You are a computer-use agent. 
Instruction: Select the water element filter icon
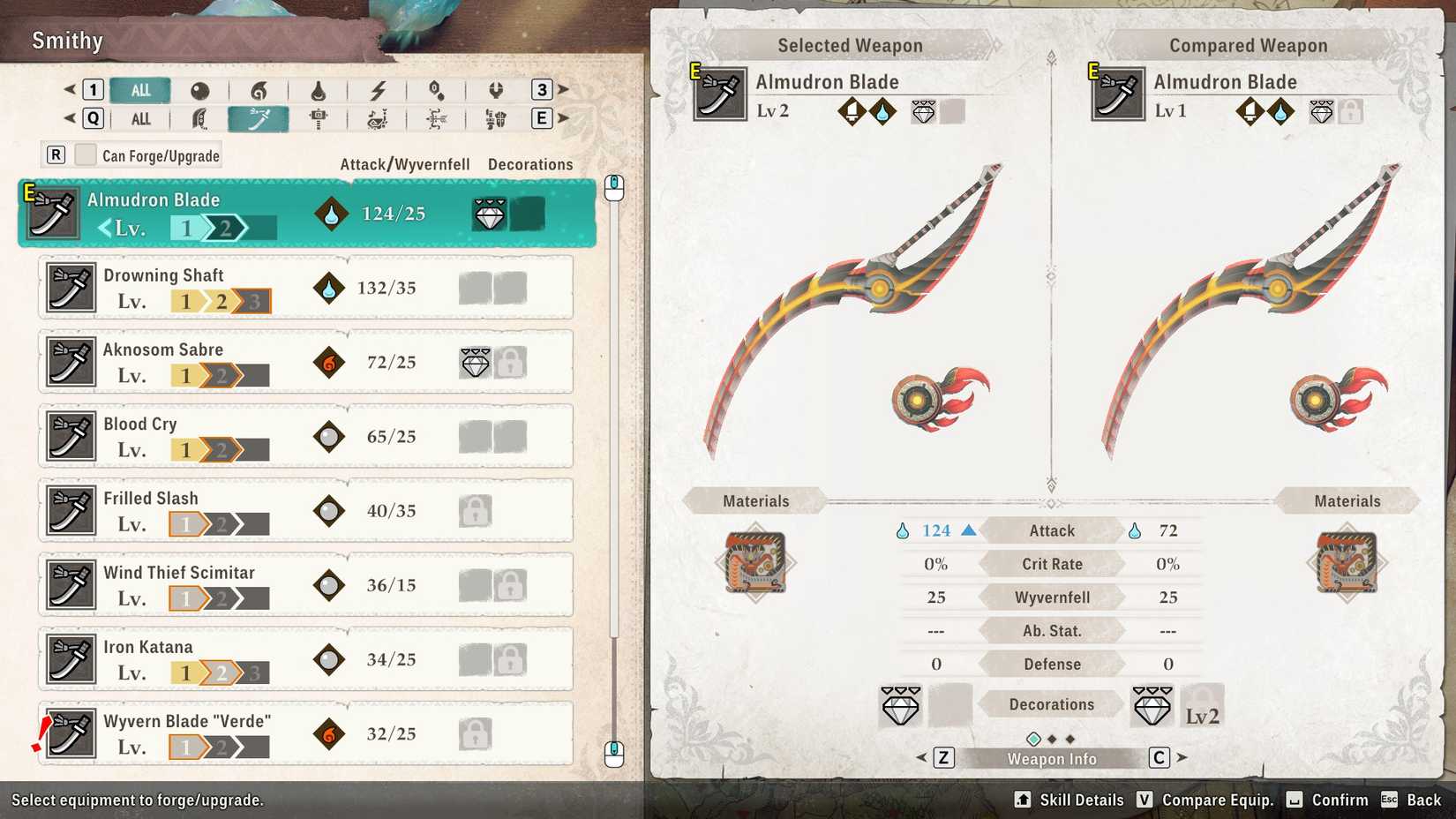click(319, 89)
